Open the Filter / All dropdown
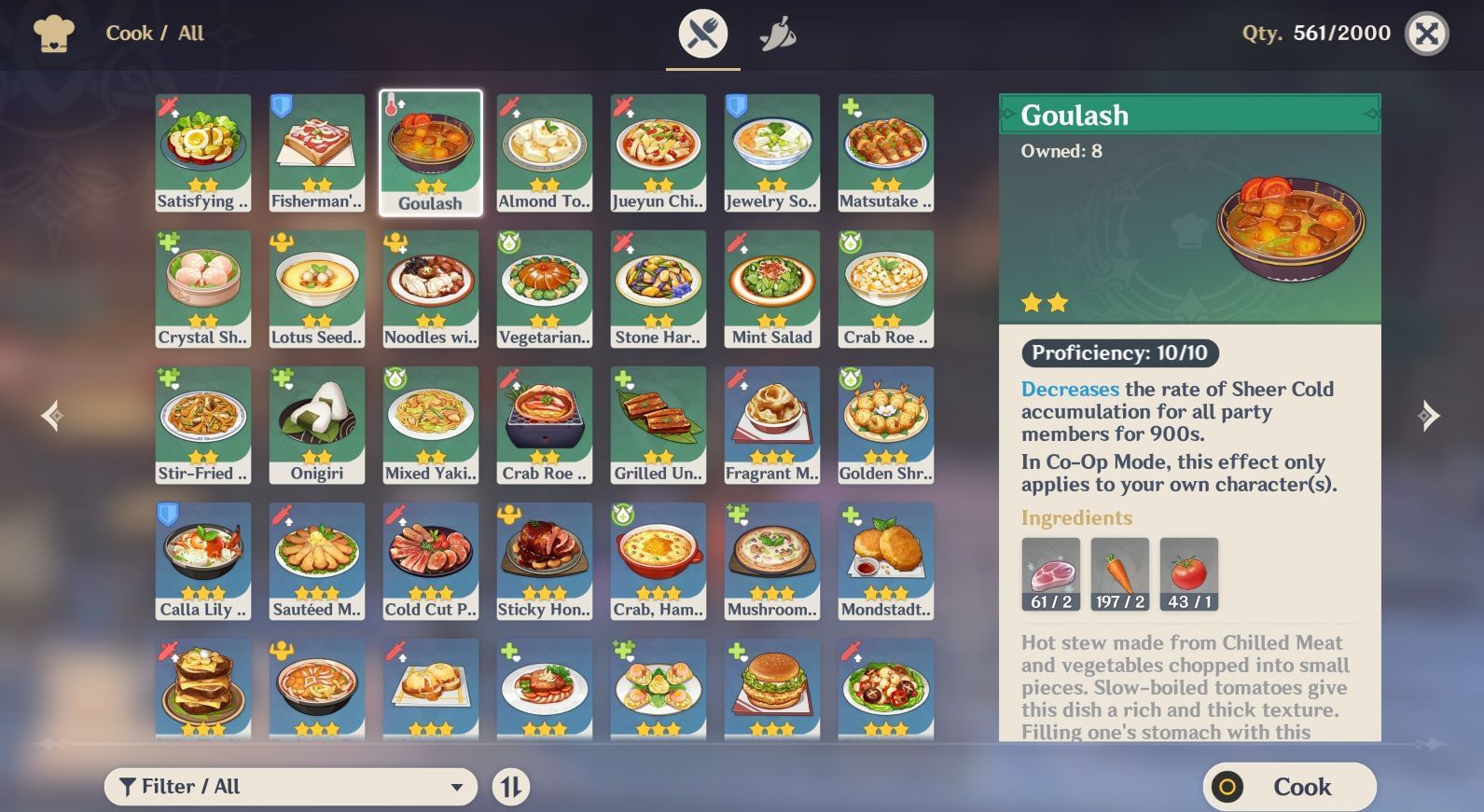 click(x=291, y=786)
